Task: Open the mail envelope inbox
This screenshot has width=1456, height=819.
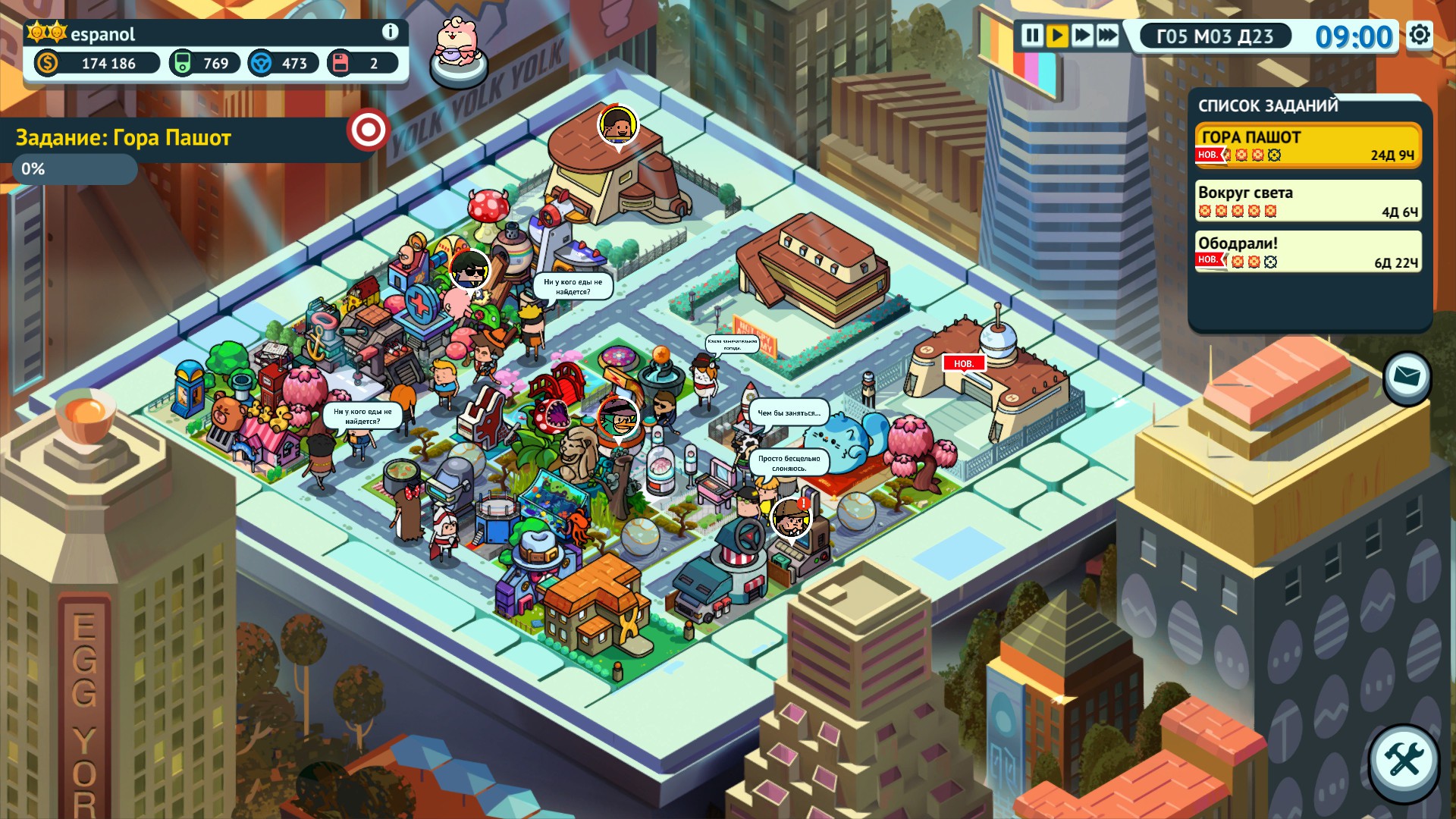Action: tap(1407, 377)
